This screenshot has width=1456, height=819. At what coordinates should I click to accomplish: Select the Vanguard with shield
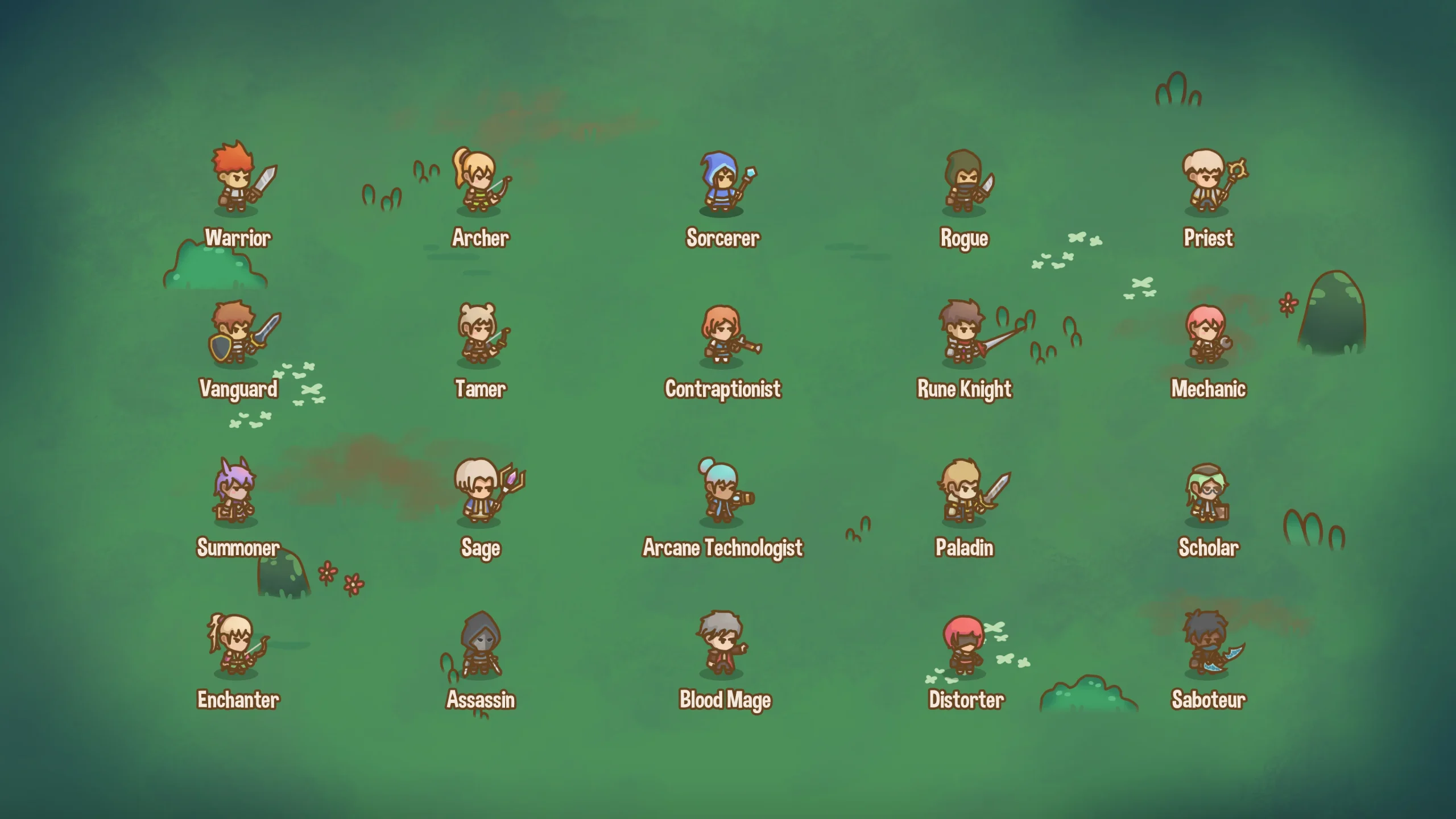point(237,333)
